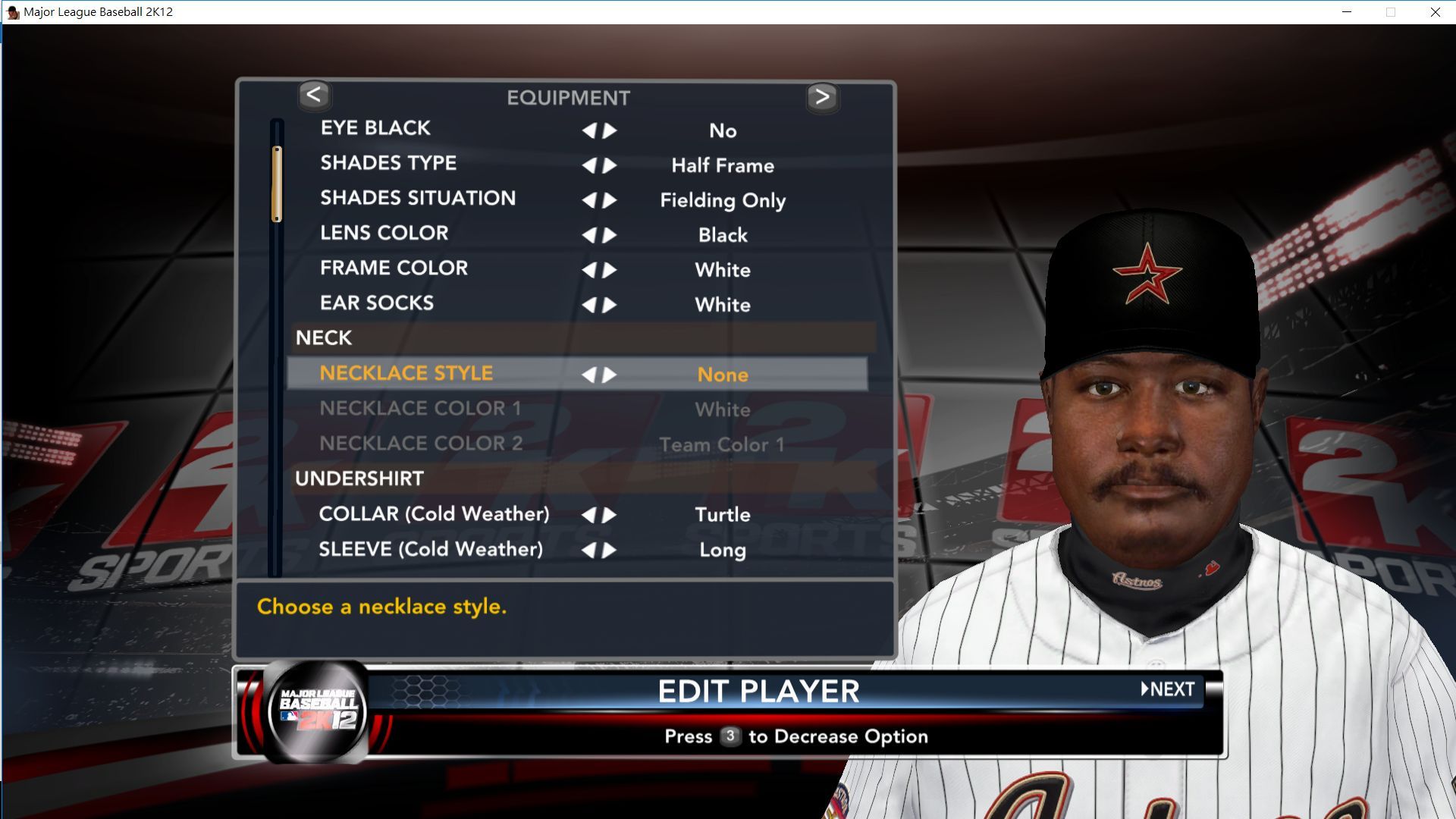Click the equipment list scrollbar thumb

click(277, 184)
